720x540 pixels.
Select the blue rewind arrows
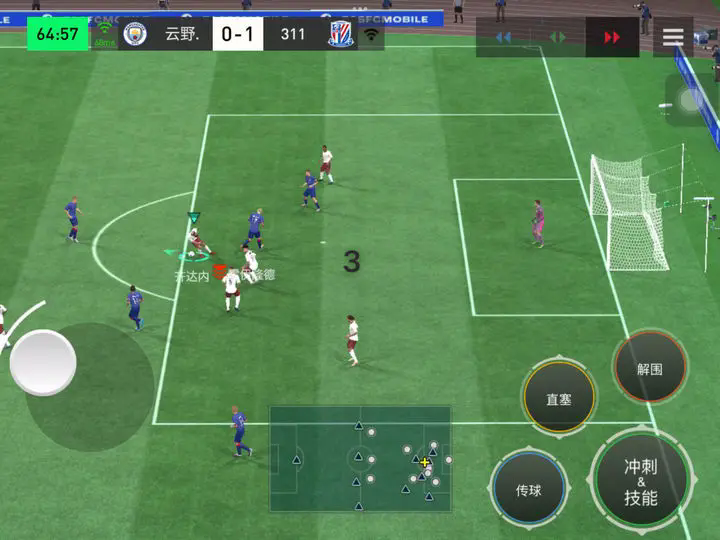[504, 37]
